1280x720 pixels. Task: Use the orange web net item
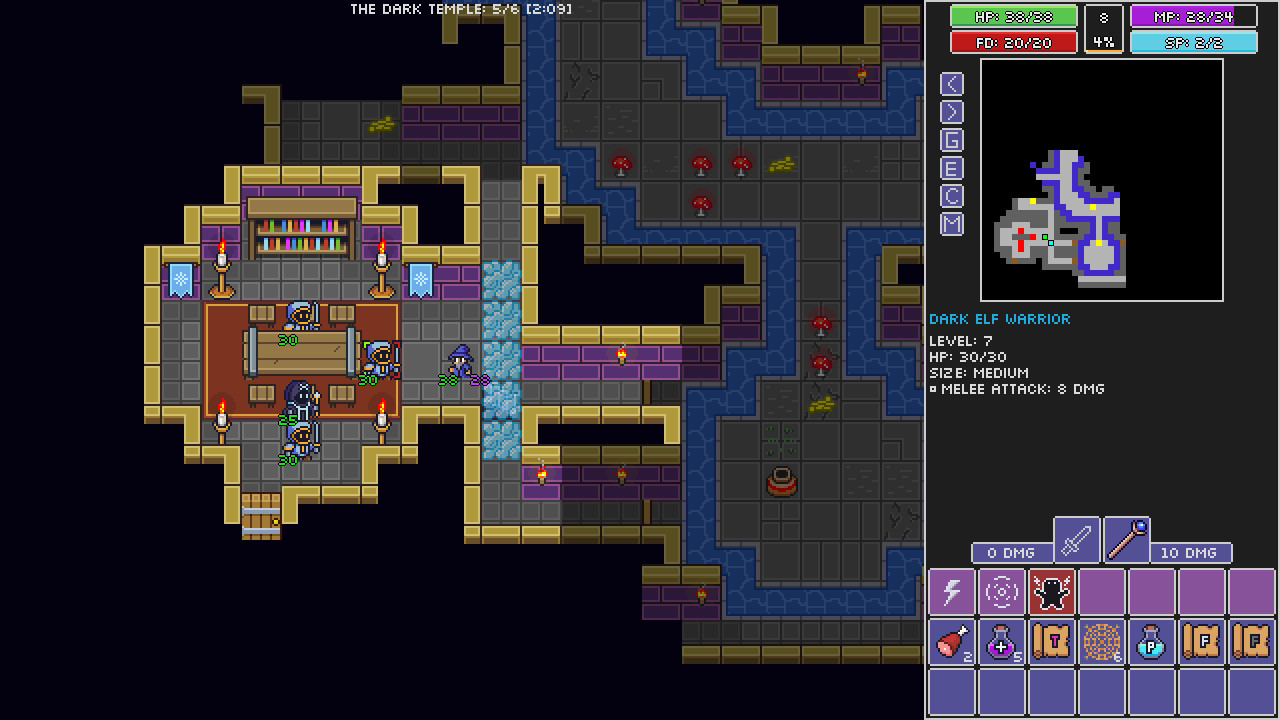click(1100, 642)
